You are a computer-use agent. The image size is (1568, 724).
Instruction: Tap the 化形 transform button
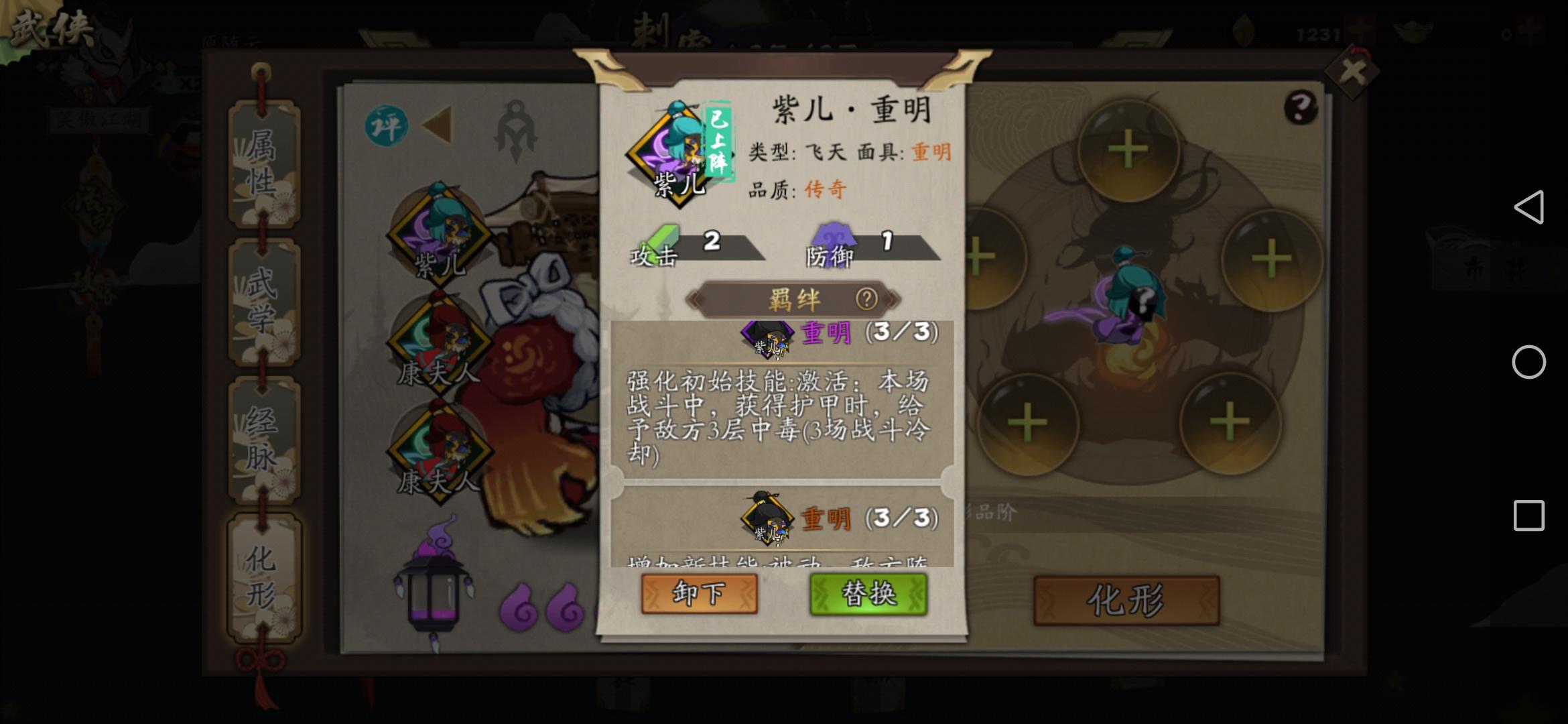click(x=1126, y=600)
